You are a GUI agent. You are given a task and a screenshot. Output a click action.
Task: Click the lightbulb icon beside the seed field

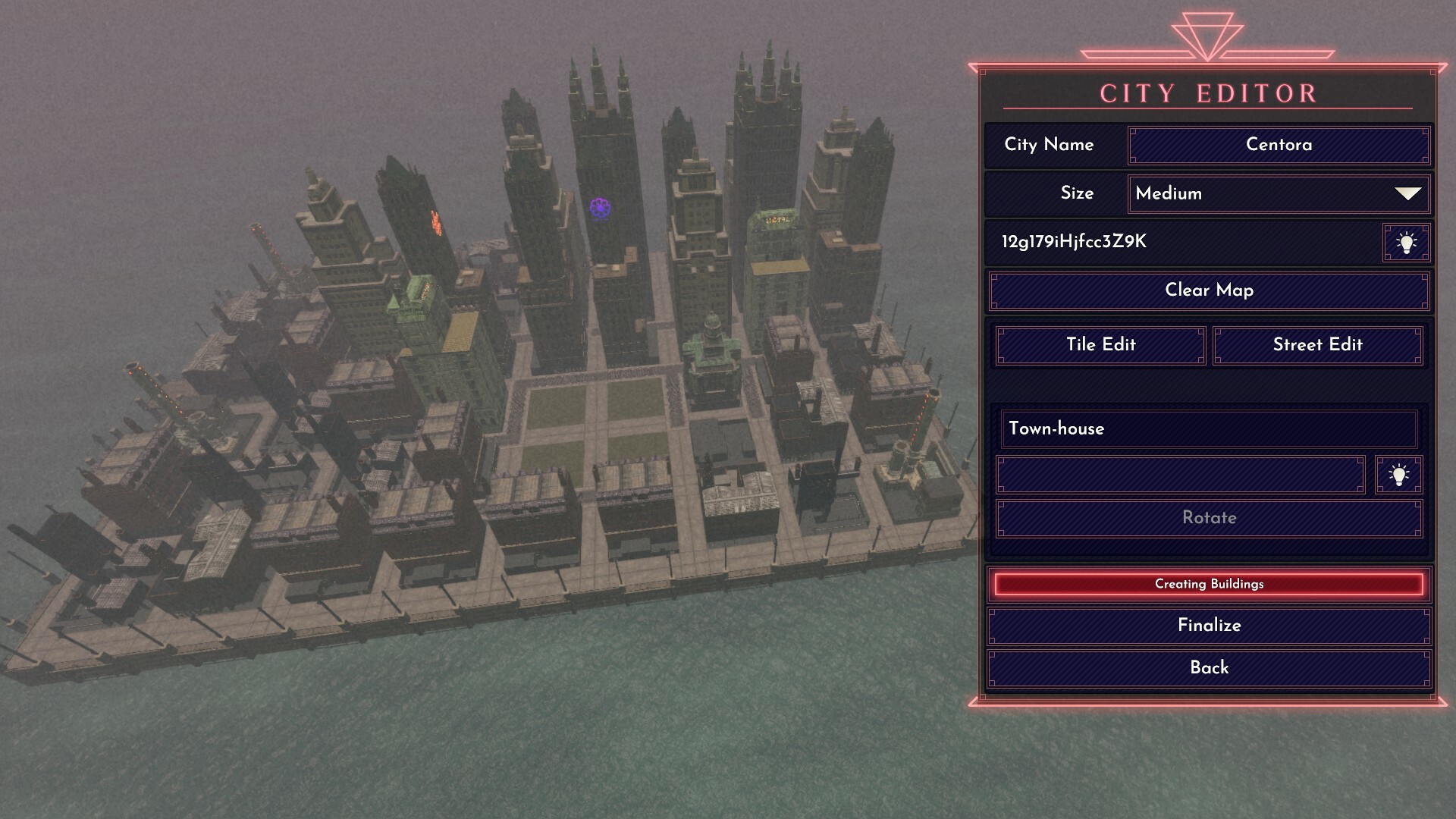tap(1406, 243)
